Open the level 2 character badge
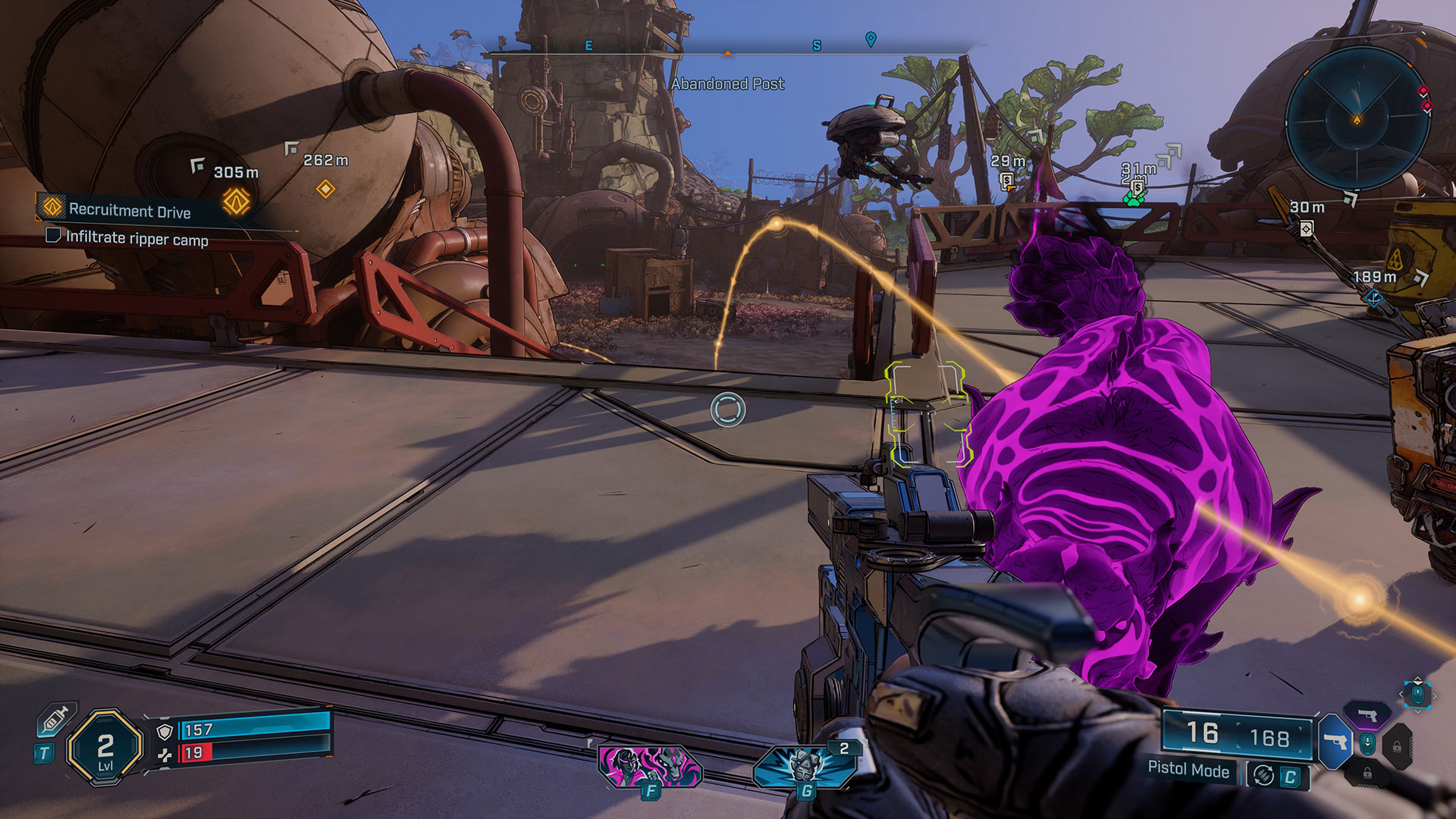 point(105,748)
